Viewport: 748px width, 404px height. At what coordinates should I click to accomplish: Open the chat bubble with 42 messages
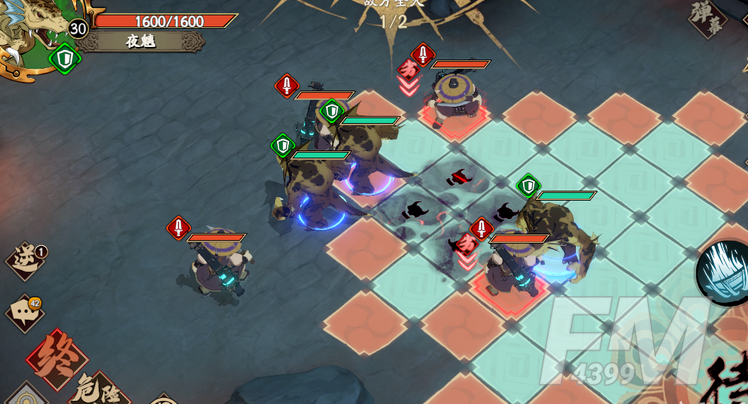click(x=25, y=311)
